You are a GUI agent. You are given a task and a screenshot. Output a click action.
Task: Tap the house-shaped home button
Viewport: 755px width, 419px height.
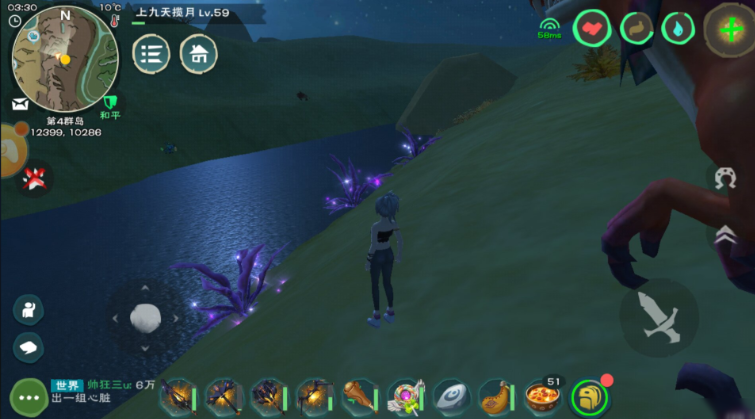click(x=198, y=54)
